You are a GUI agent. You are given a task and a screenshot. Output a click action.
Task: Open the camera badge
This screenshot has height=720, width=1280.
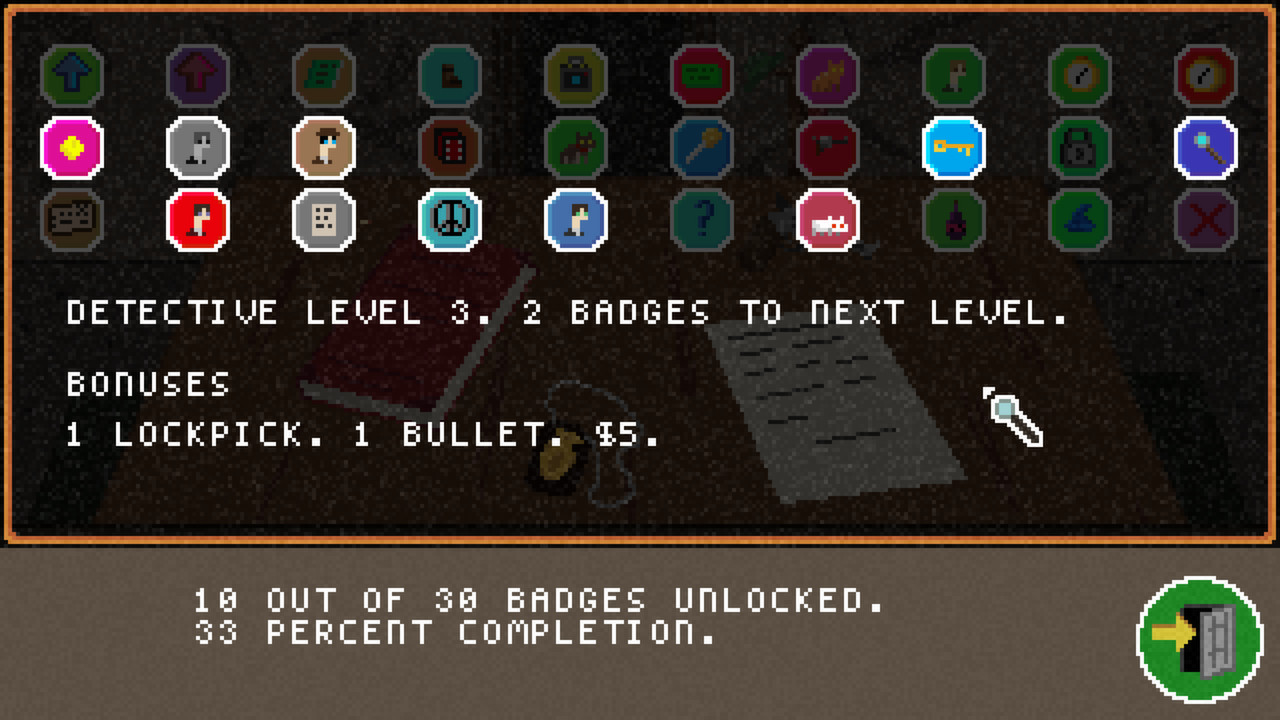tap(576, 74)
